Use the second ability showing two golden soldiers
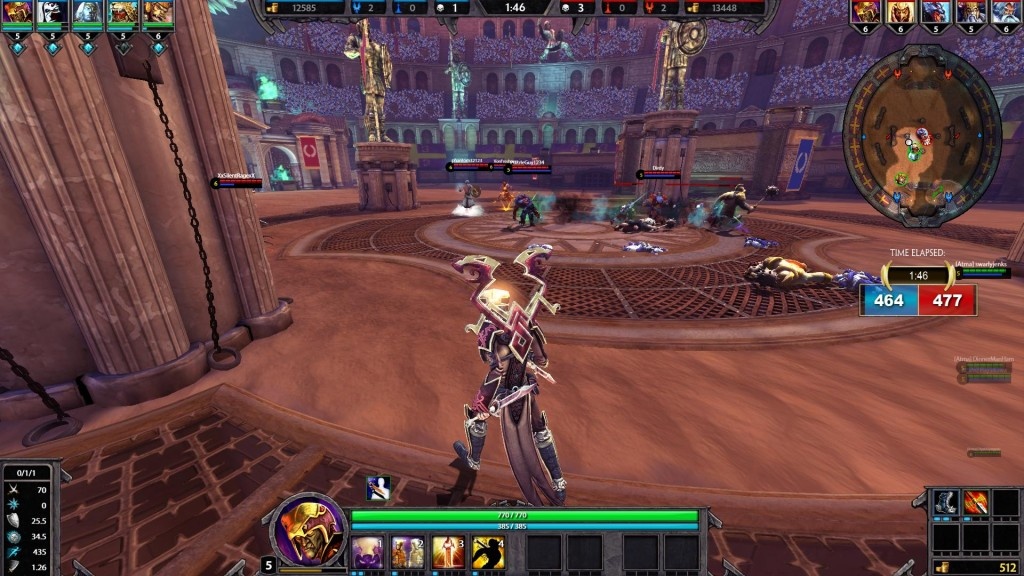The image size is (1024, 576). pyautogui.click(x=406, y=551)
